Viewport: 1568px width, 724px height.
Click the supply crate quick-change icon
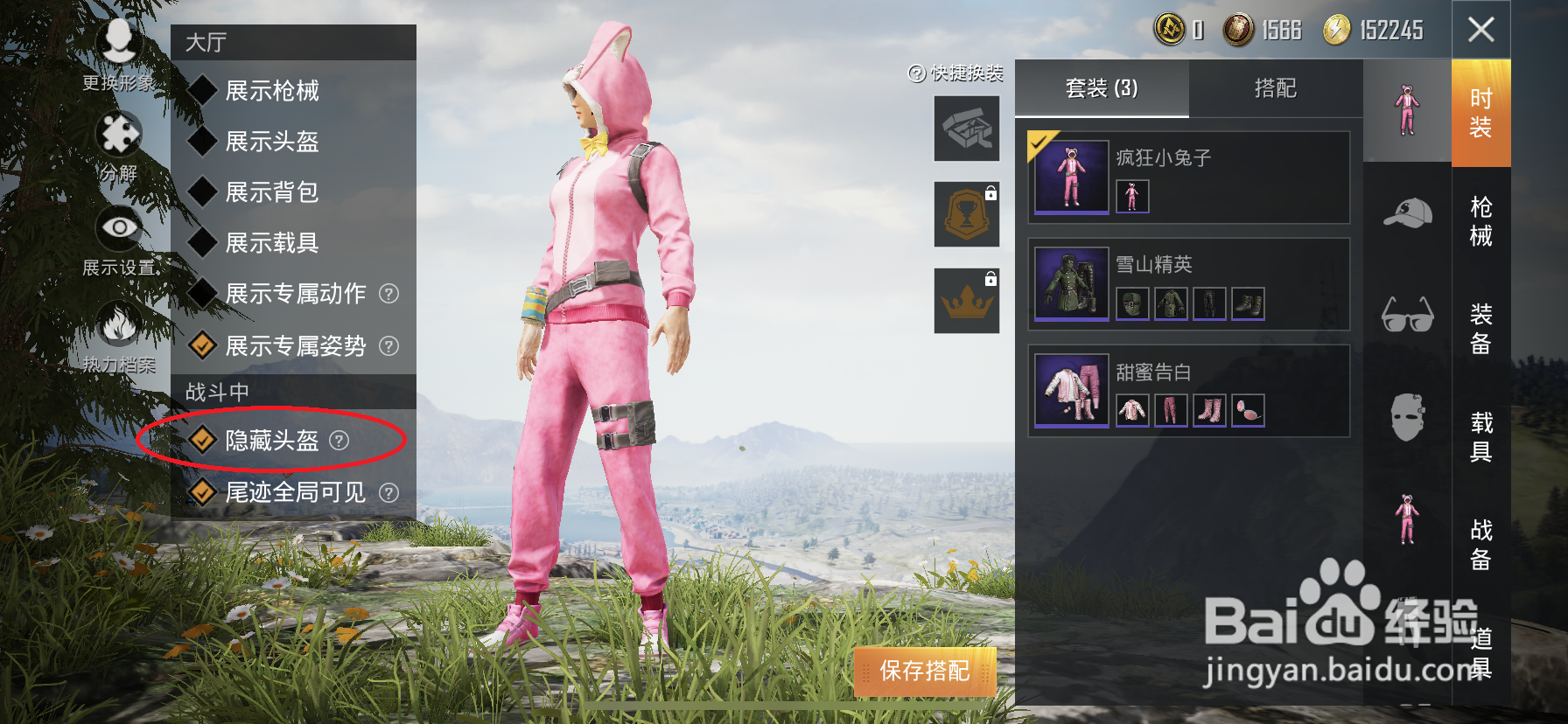point(966,129)
